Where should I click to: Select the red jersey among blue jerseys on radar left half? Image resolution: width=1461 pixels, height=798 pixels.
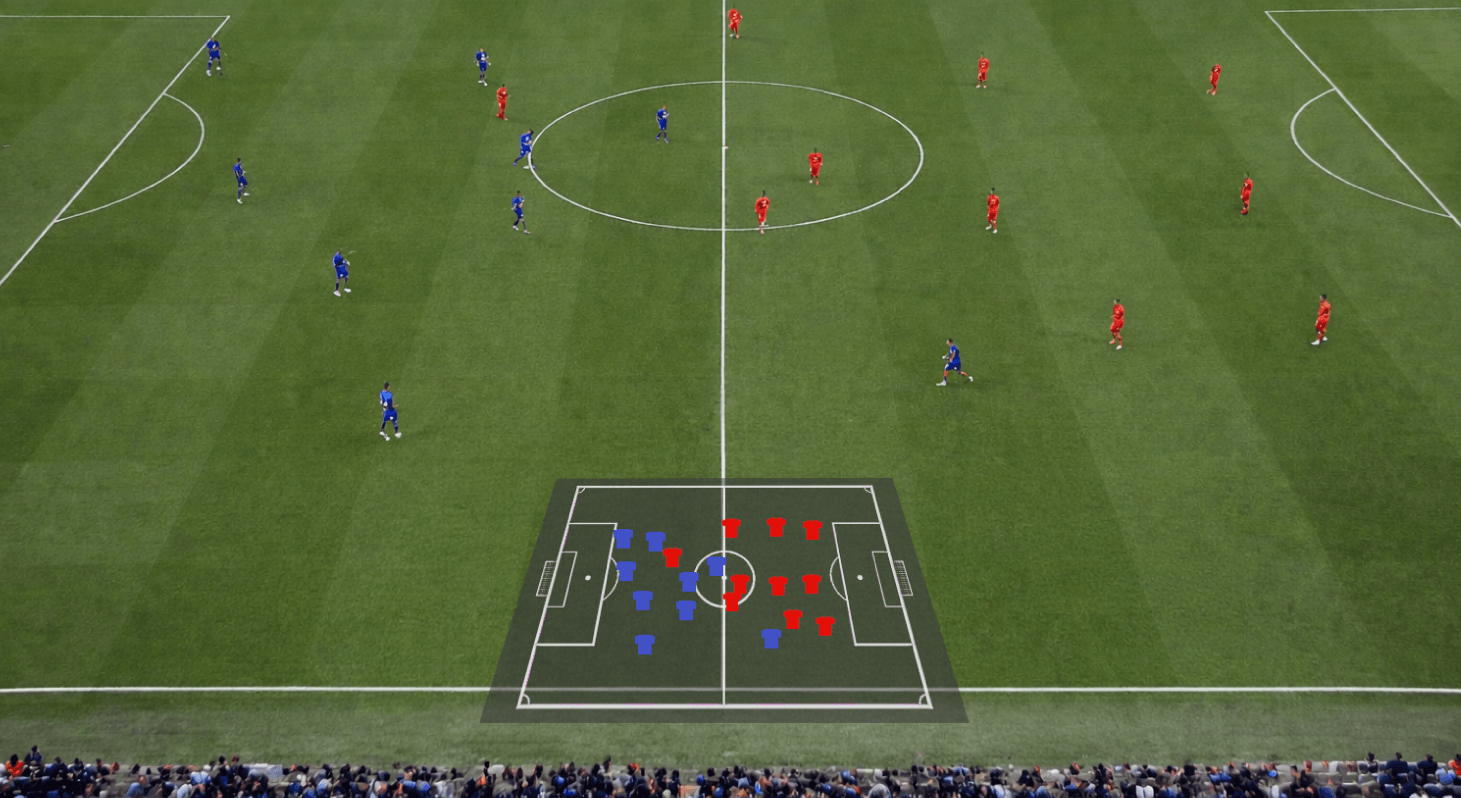[671, 557]
